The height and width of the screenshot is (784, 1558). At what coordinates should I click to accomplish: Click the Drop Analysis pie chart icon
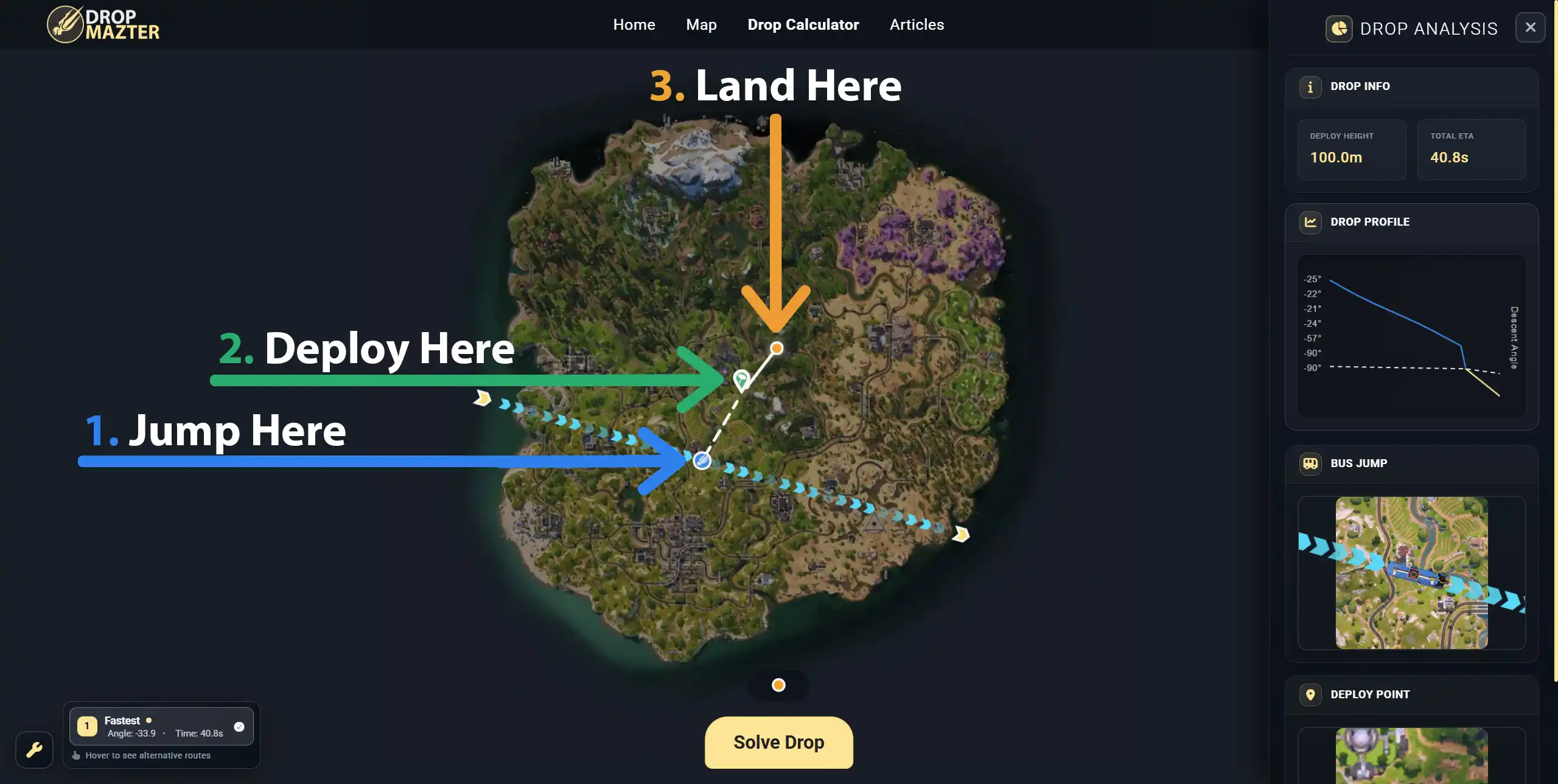[x=1338, y=28]
